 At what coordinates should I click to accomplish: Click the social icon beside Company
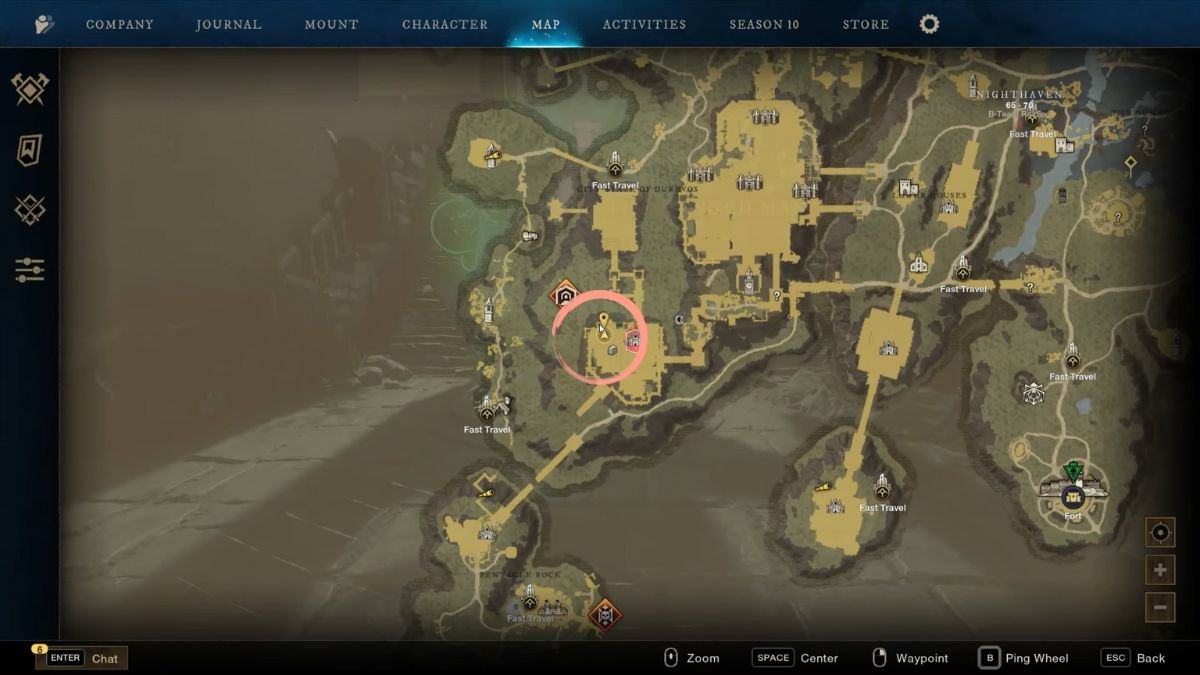click(44, 24)
